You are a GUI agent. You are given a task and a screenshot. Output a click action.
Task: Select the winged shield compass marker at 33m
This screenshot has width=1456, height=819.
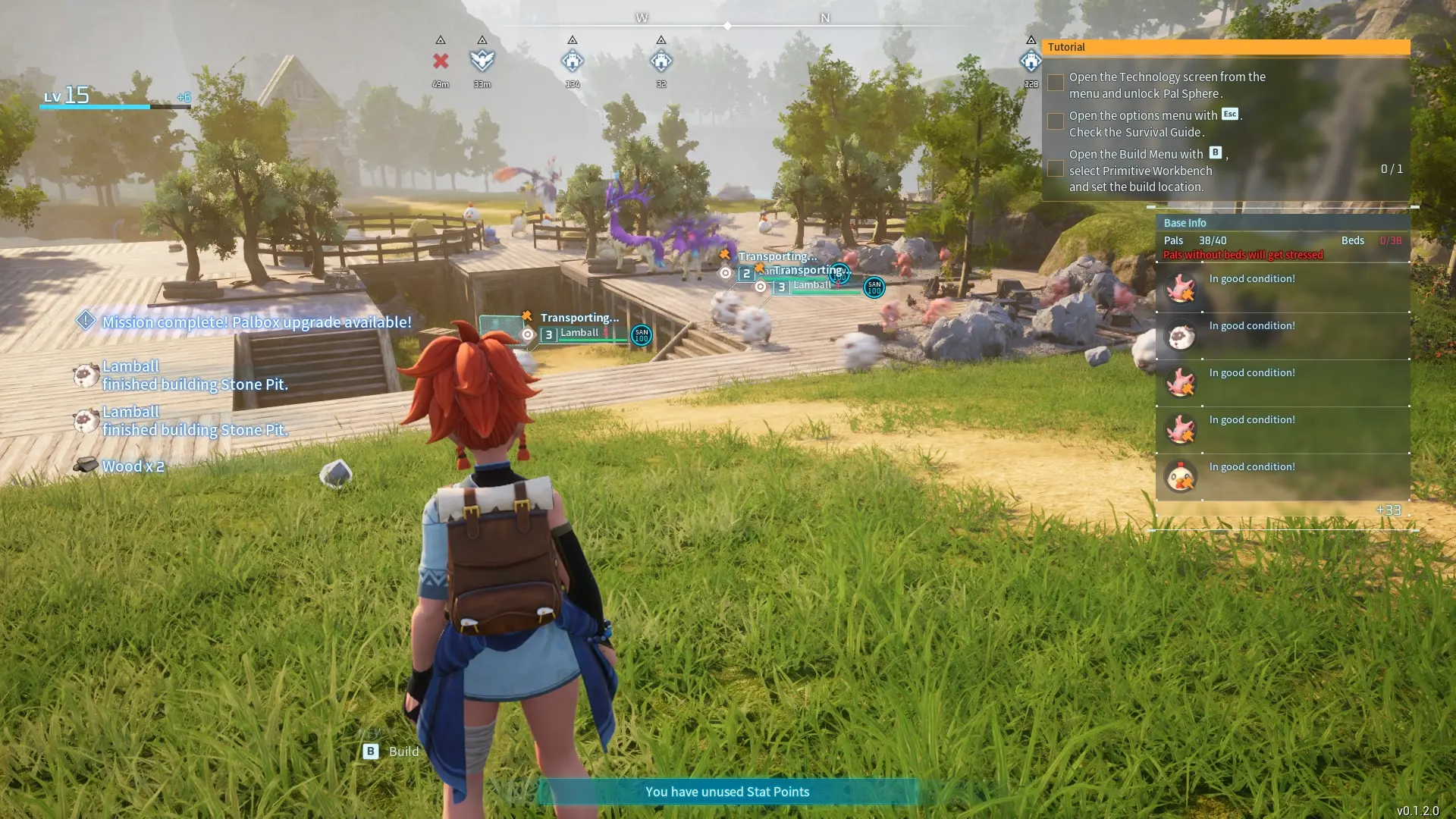pyautogui.click(x=482, y=61)
